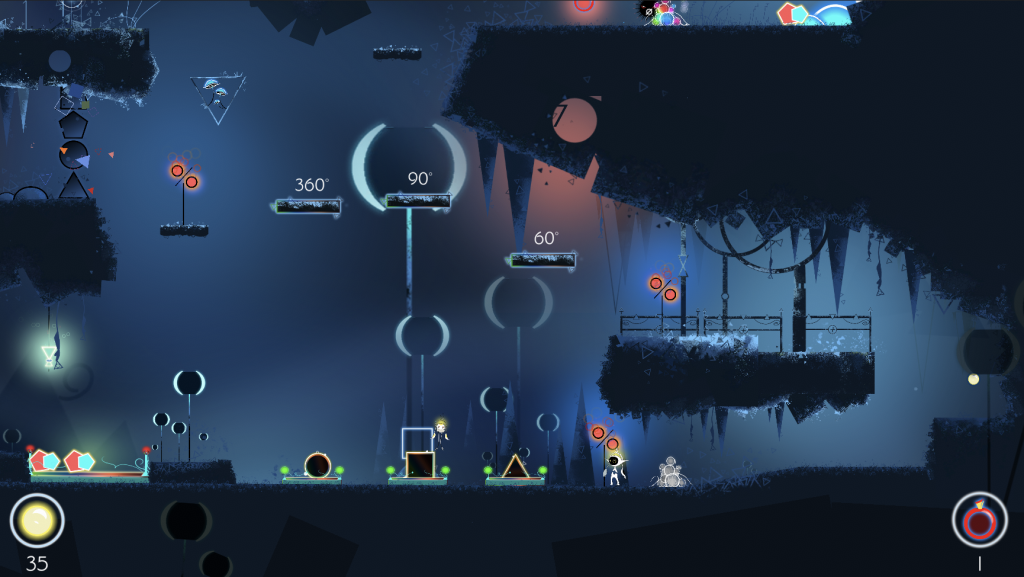
Task: Click the glowing yellow orb HUD icon
Action: [x=37, y=520]
